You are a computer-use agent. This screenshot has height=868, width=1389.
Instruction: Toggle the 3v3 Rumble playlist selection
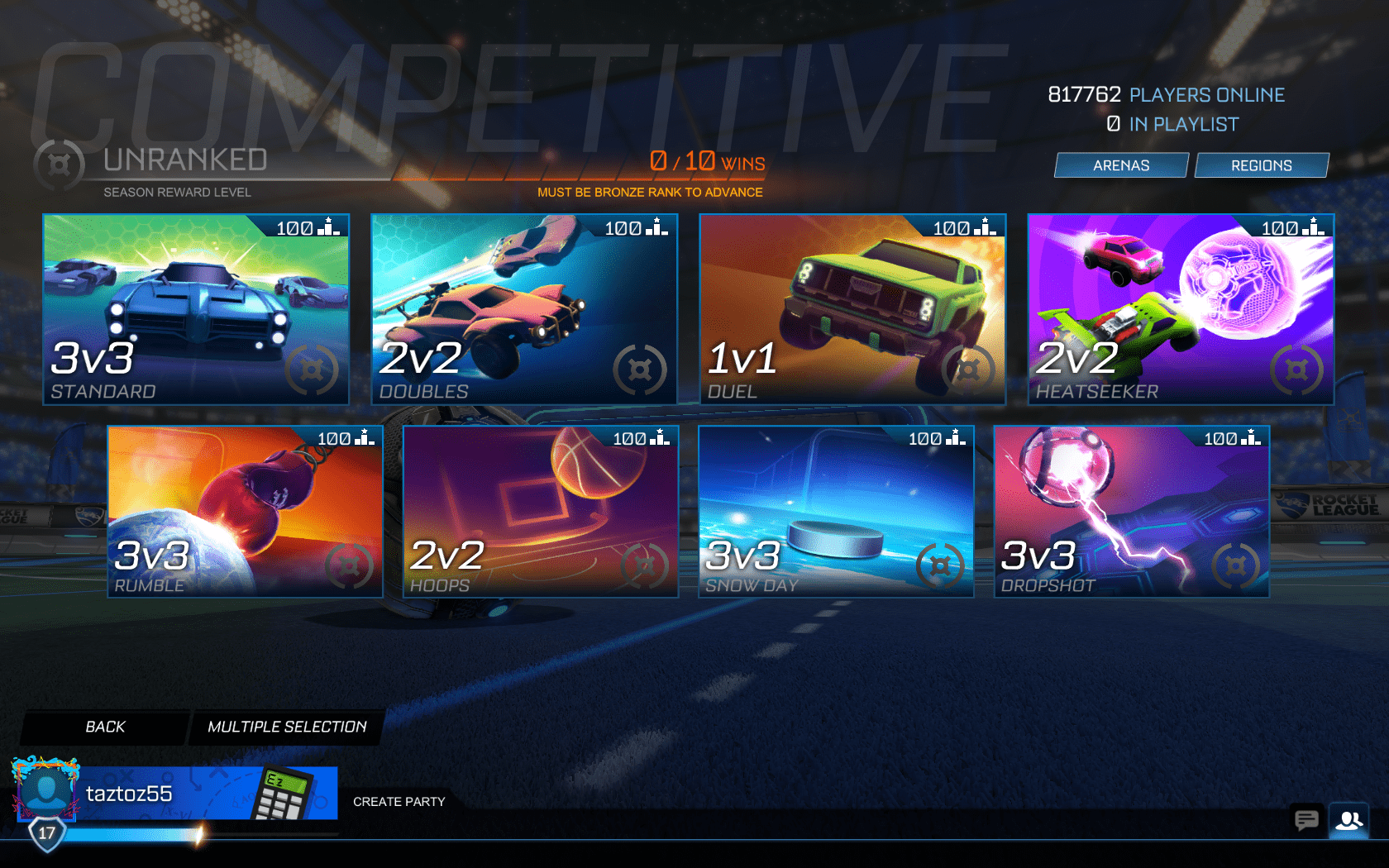point(241,511)
